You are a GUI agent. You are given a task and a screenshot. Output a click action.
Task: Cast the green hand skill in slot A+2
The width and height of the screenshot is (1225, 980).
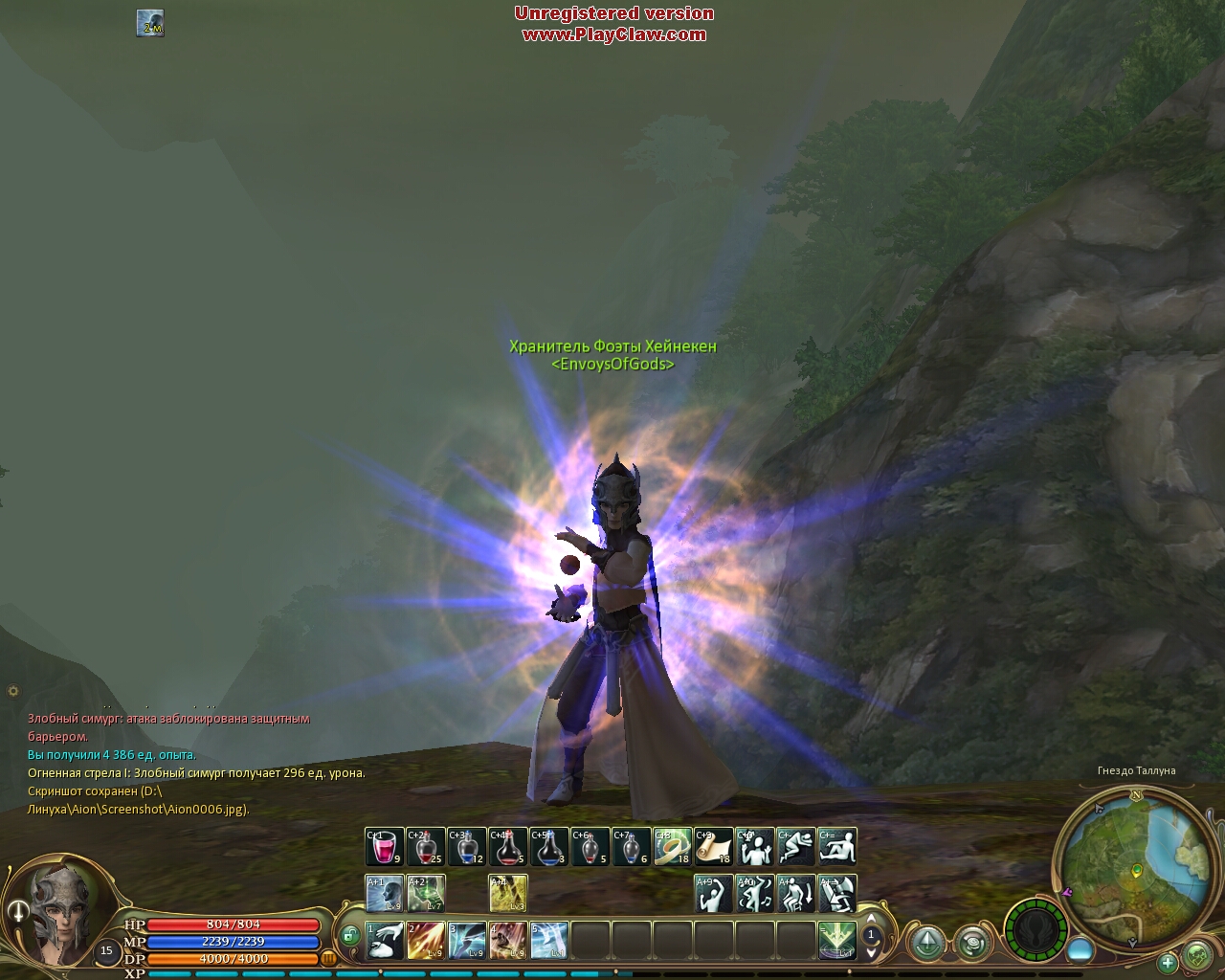426,894
